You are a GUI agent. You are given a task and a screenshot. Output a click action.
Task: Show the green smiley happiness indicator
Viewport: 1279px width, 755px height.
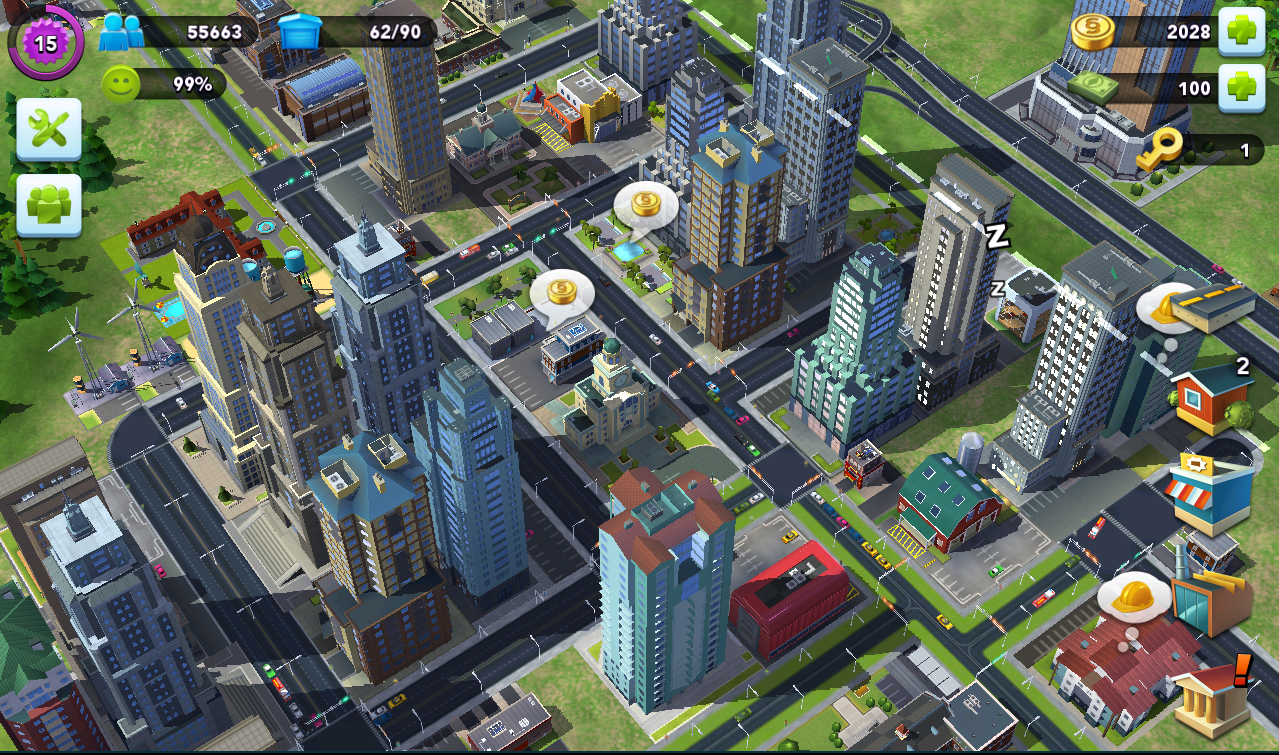(120, 84)
